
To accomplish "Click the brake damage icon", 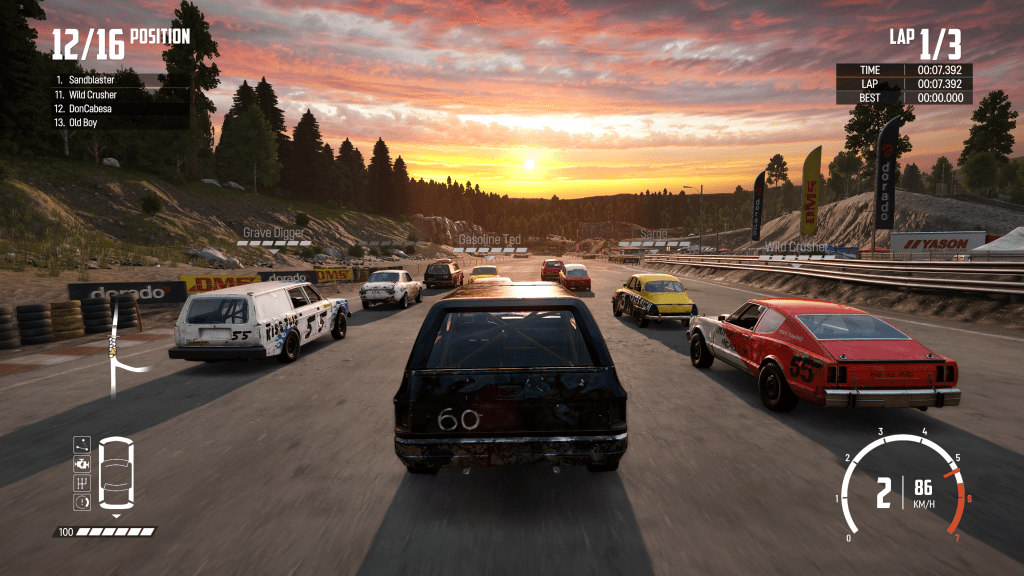I will pos(81,501).
